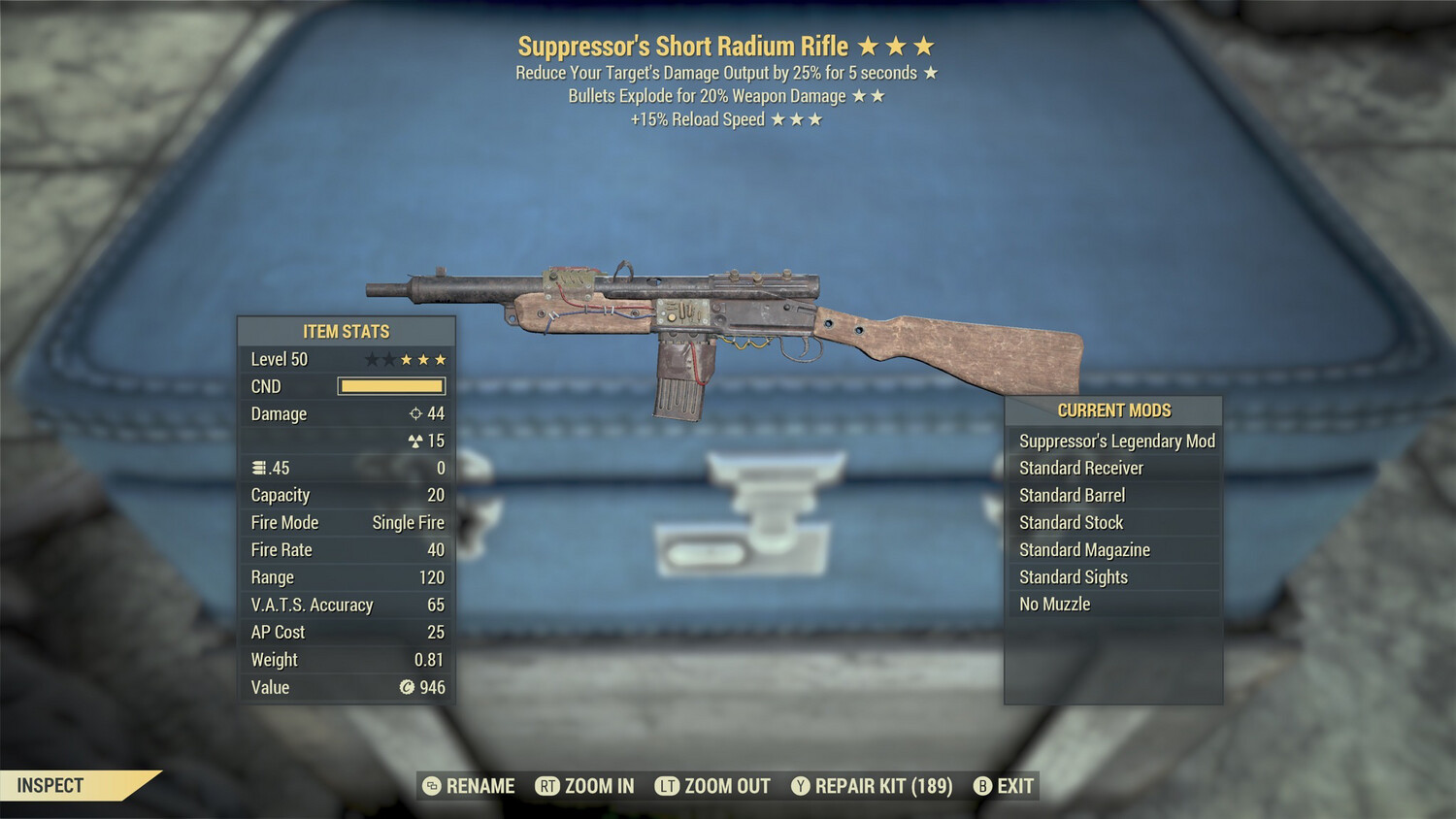
Task: Open the Single Fire mode selector
Action: coord(408,522)
